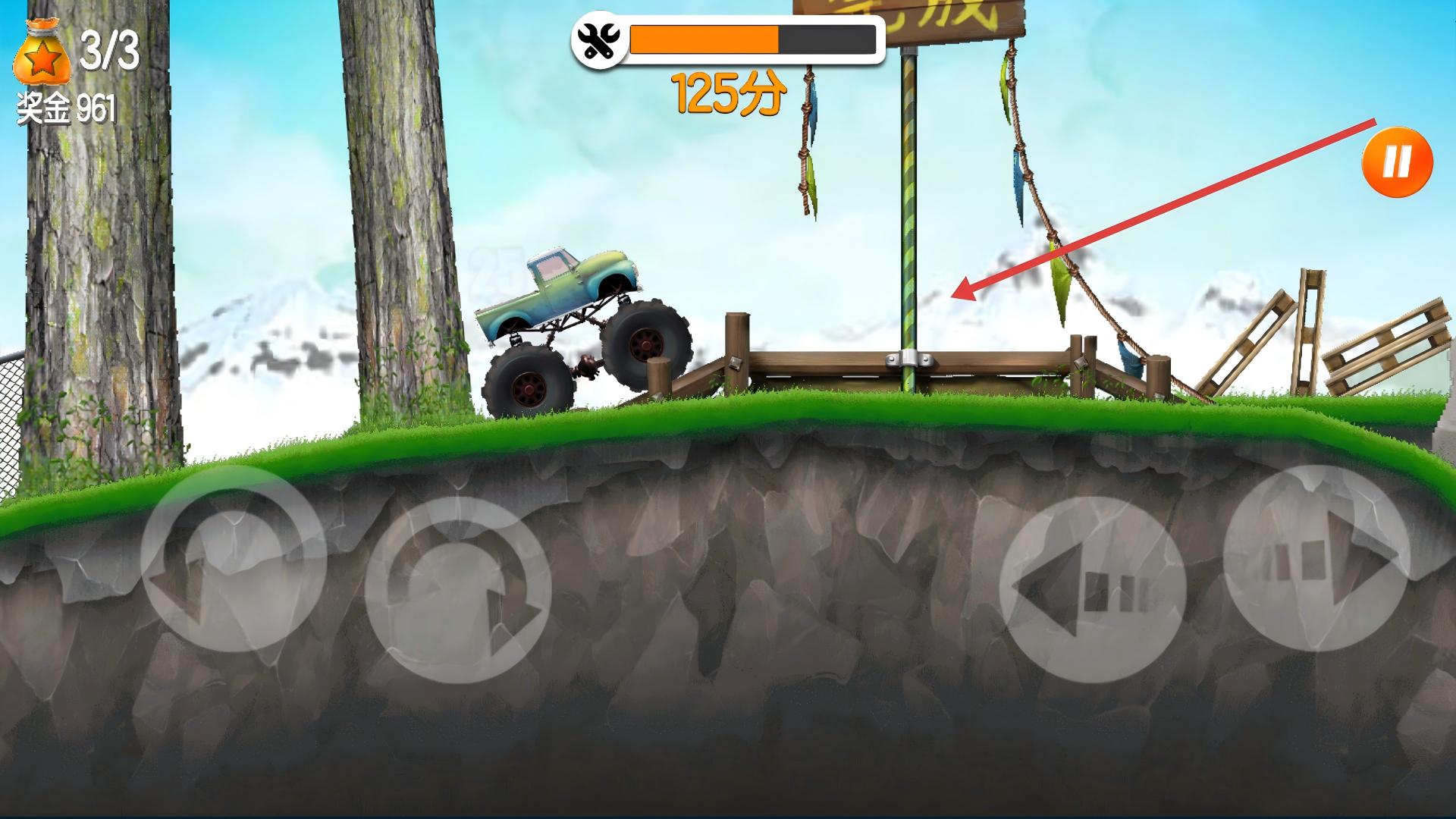Tap the accelerate forward arrow pedal
This screenshot has width=1456, height=819.
pyautogui.click(x=1316, y=558)
